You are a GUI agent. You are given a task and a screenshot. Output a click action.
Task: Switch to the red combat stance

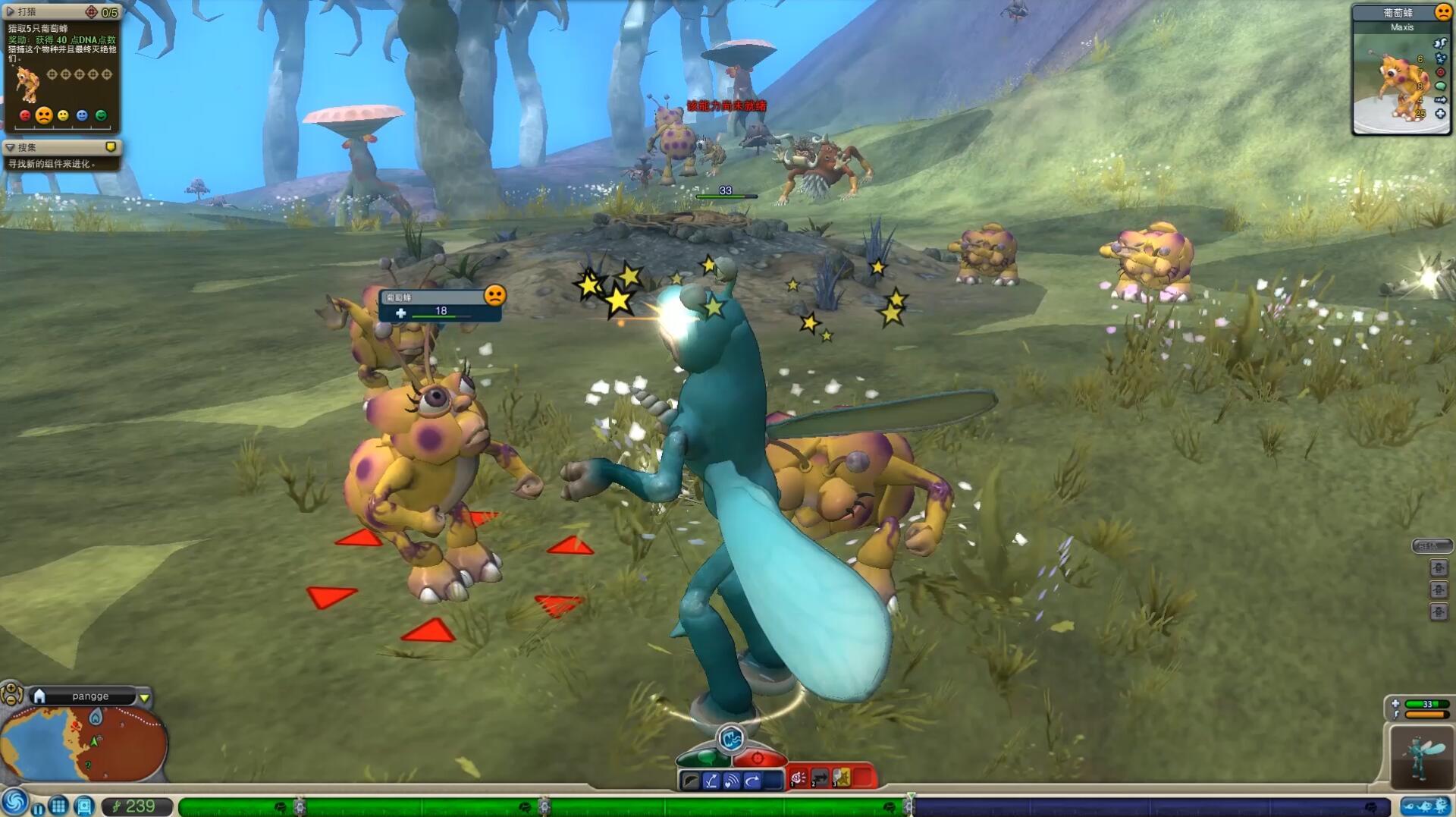(758, 758)
